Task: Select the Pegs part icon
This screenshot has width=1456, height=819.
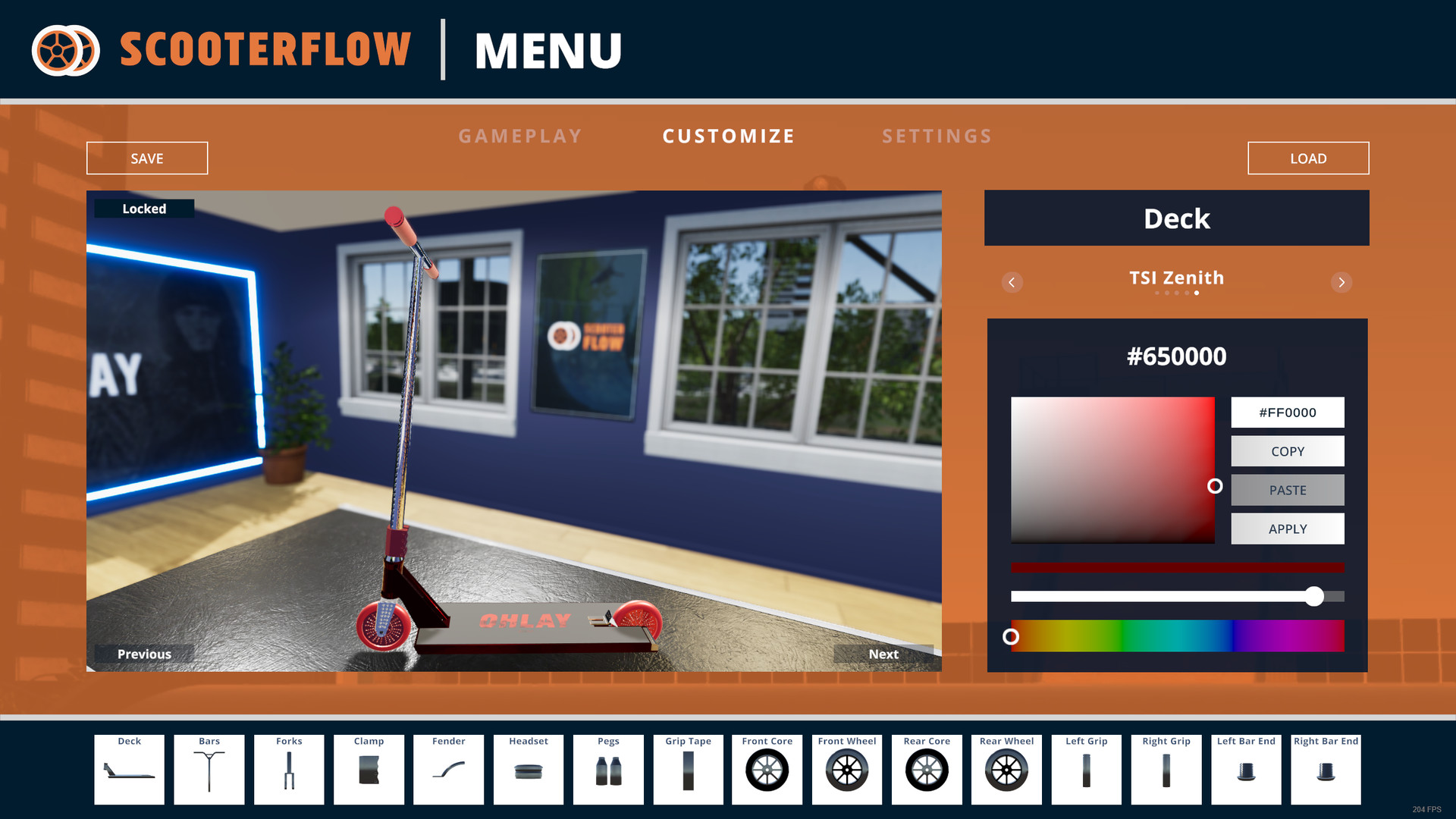Action: [607, 769]
